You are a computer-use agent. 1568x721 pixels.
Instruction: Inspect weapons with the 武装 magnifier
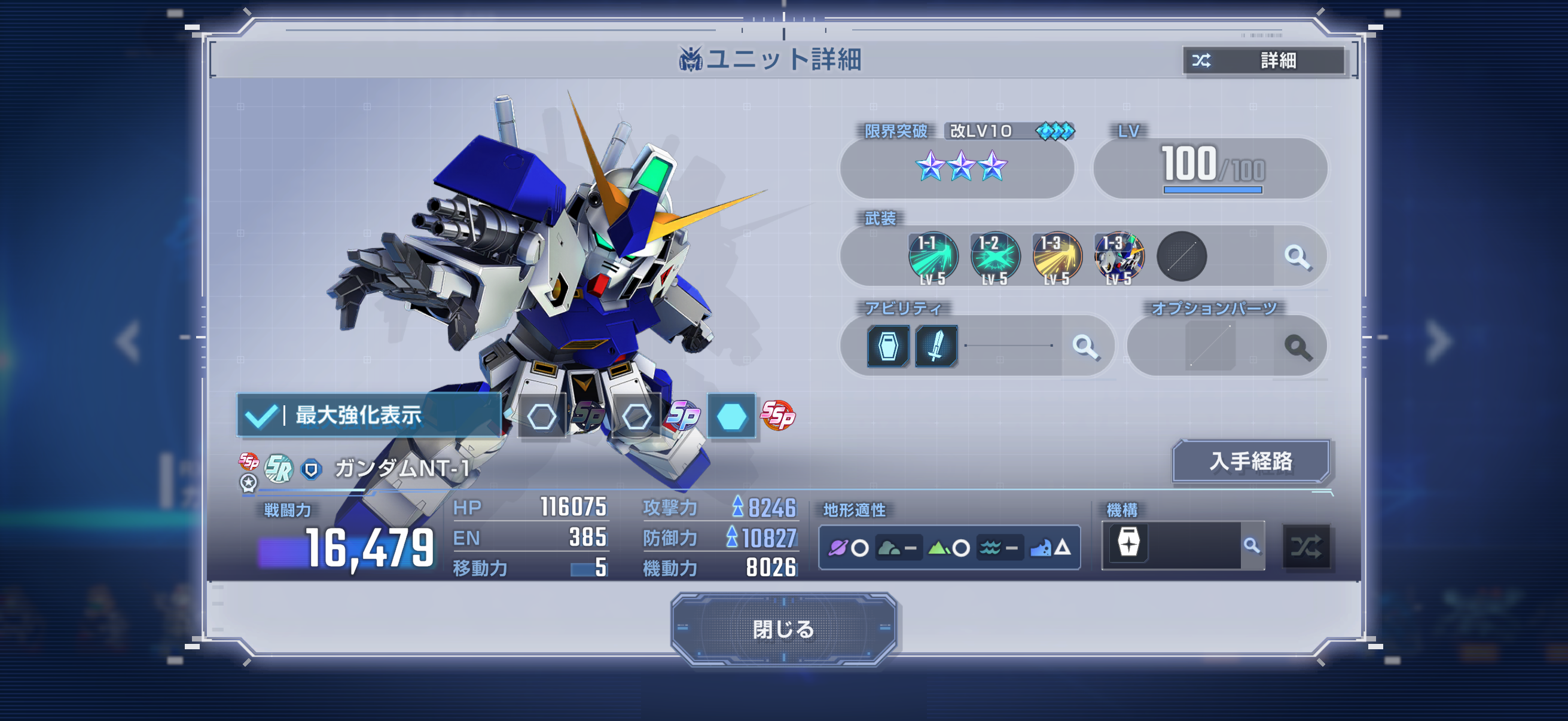[1297, 256]
